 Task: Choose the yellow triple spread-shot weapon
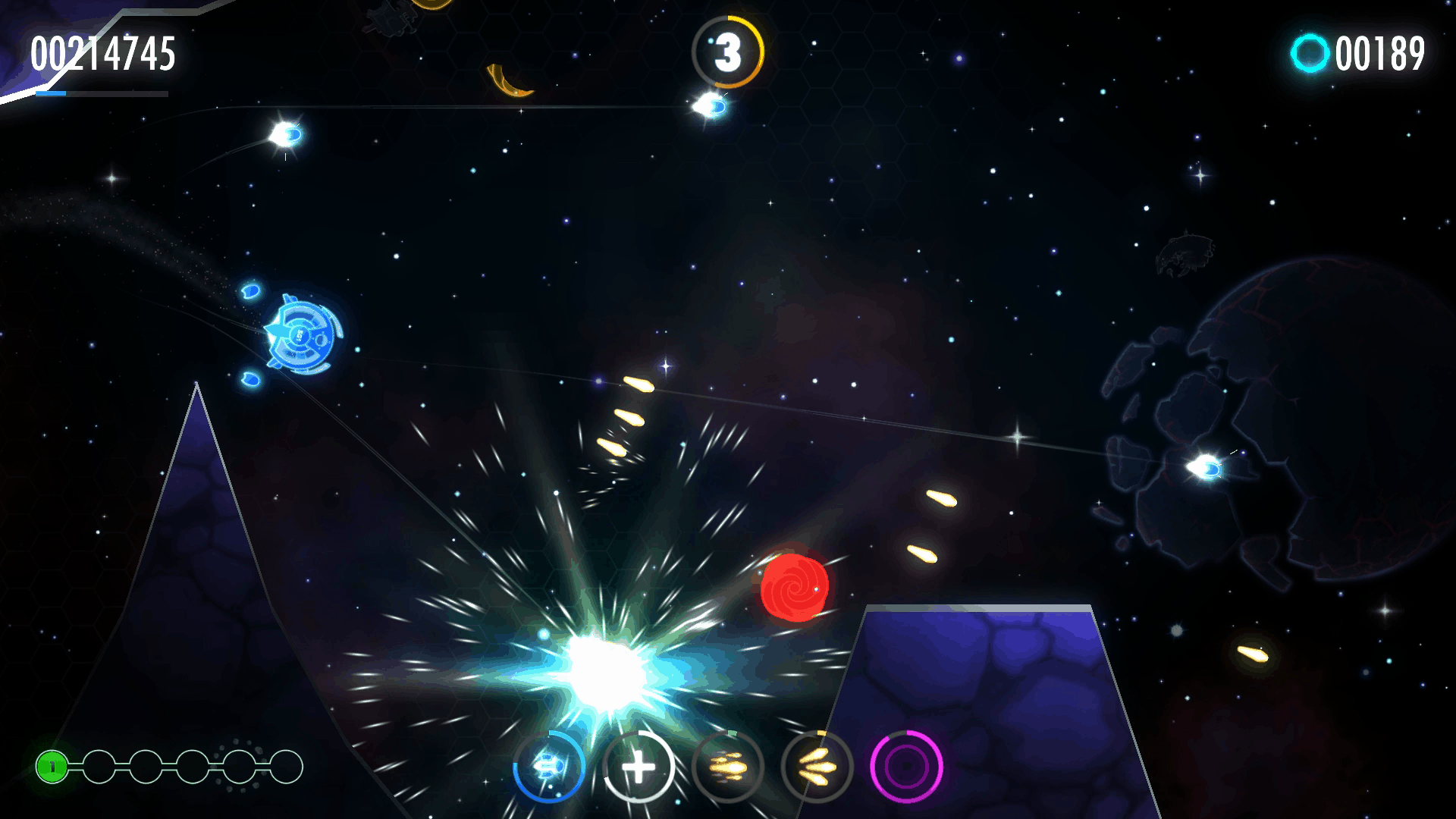817,767
